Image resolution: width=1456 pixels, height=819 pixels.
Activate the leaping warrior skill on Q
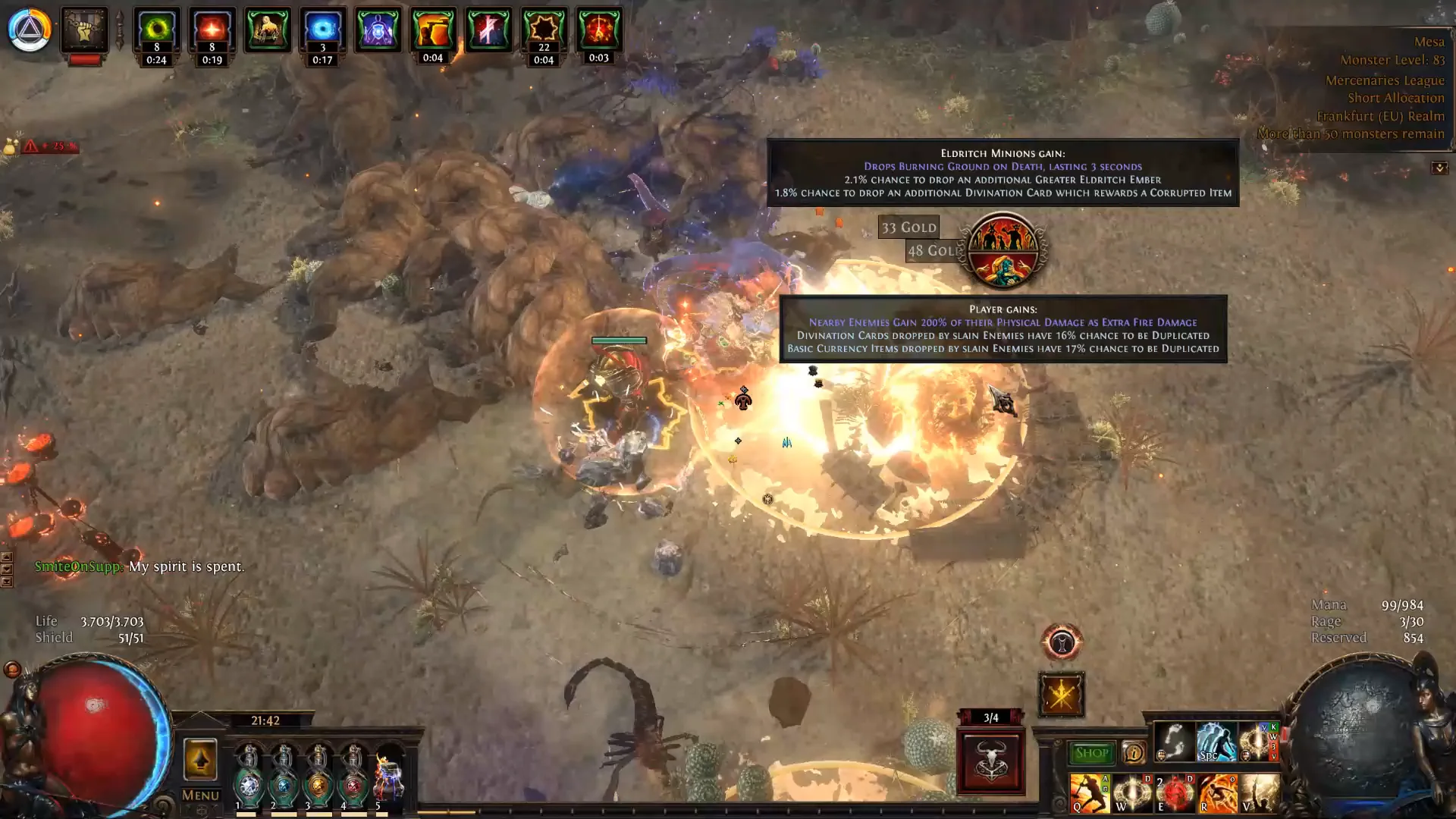pos(1089,793)
